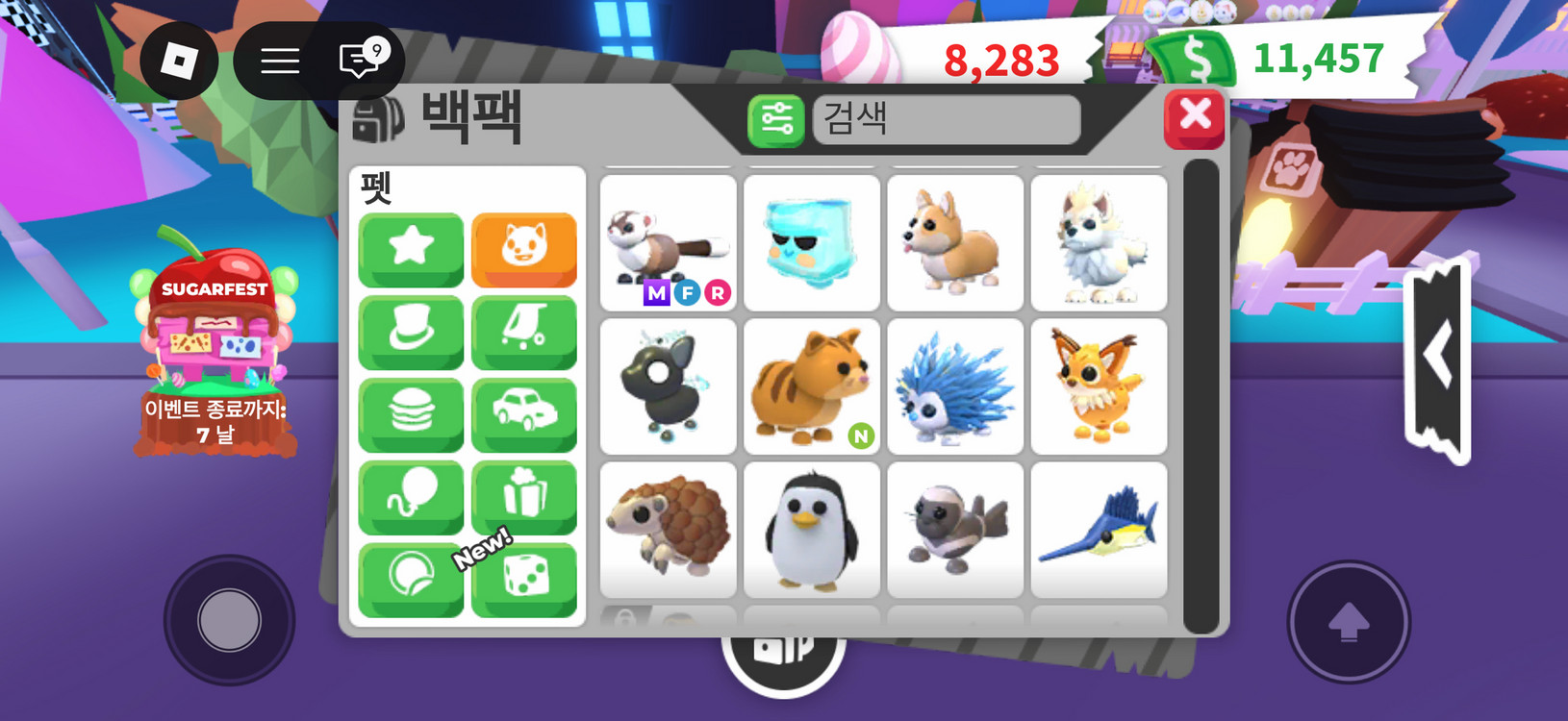Expand the right side arrow panel
1568x721 pixels.
click(x=1437, y=356)
